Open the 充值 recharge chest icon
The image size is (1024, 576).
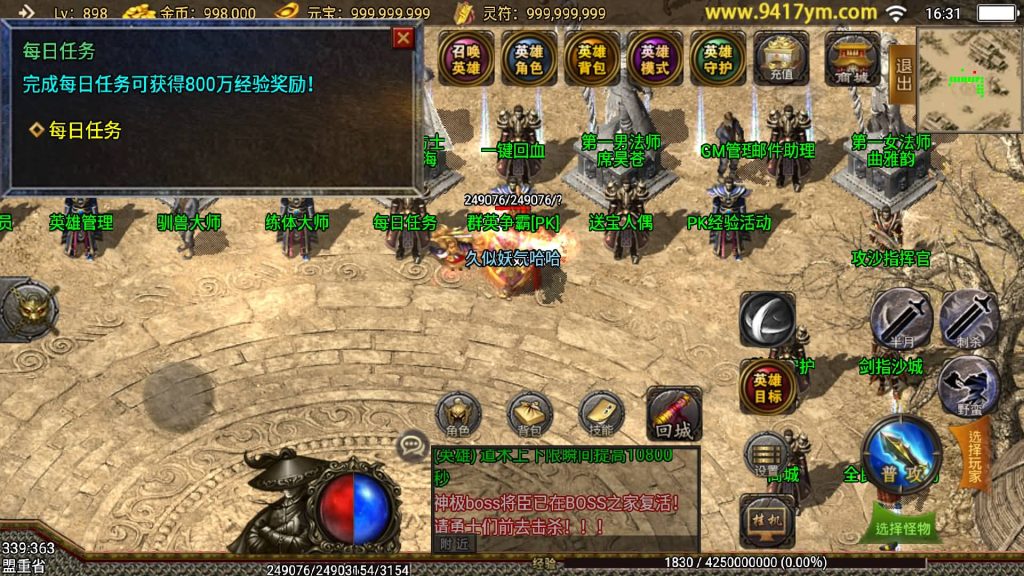point(782,59)
